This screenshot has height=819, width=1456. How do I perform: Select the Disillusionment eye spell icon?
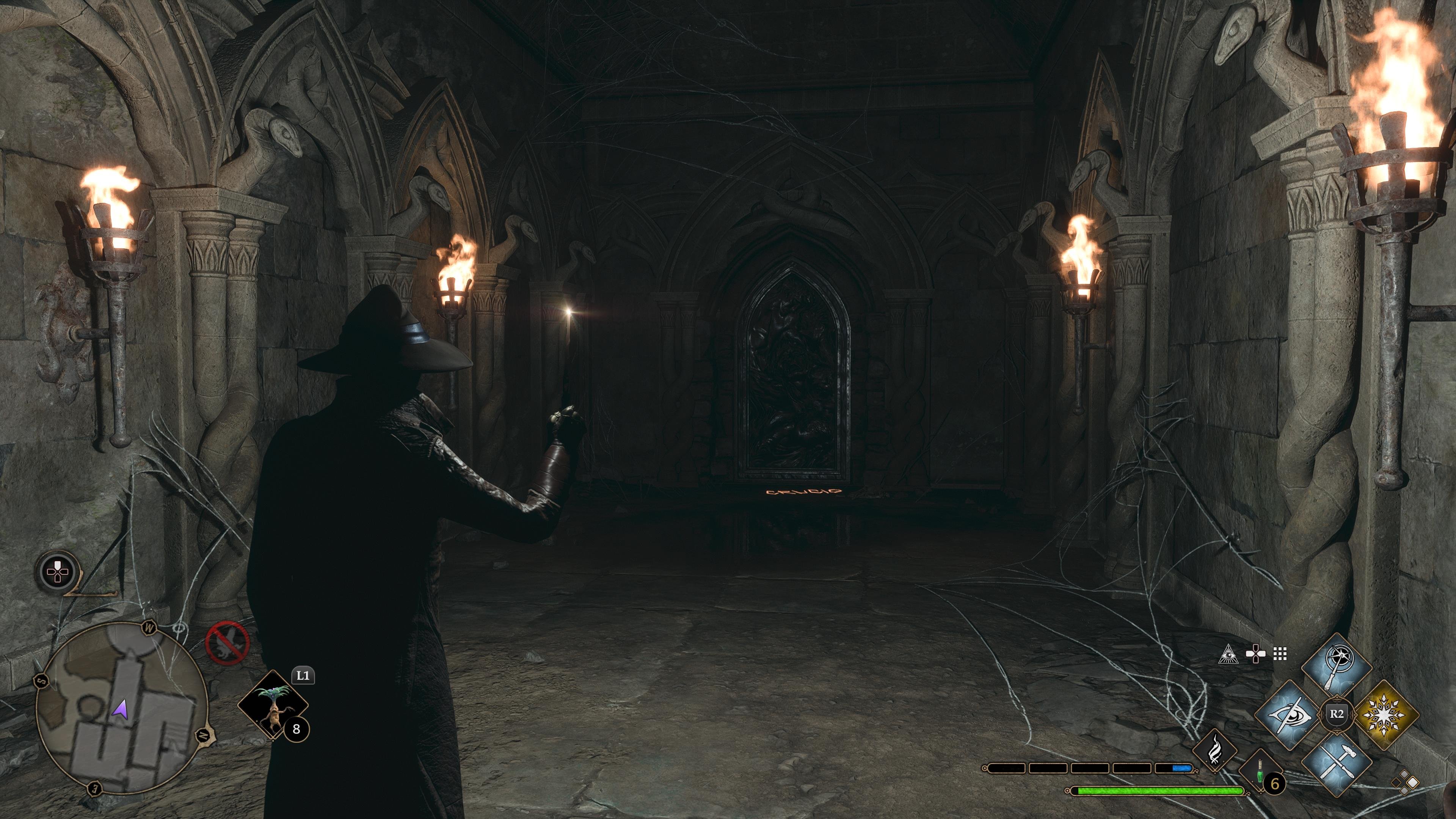click(1290, 715)
